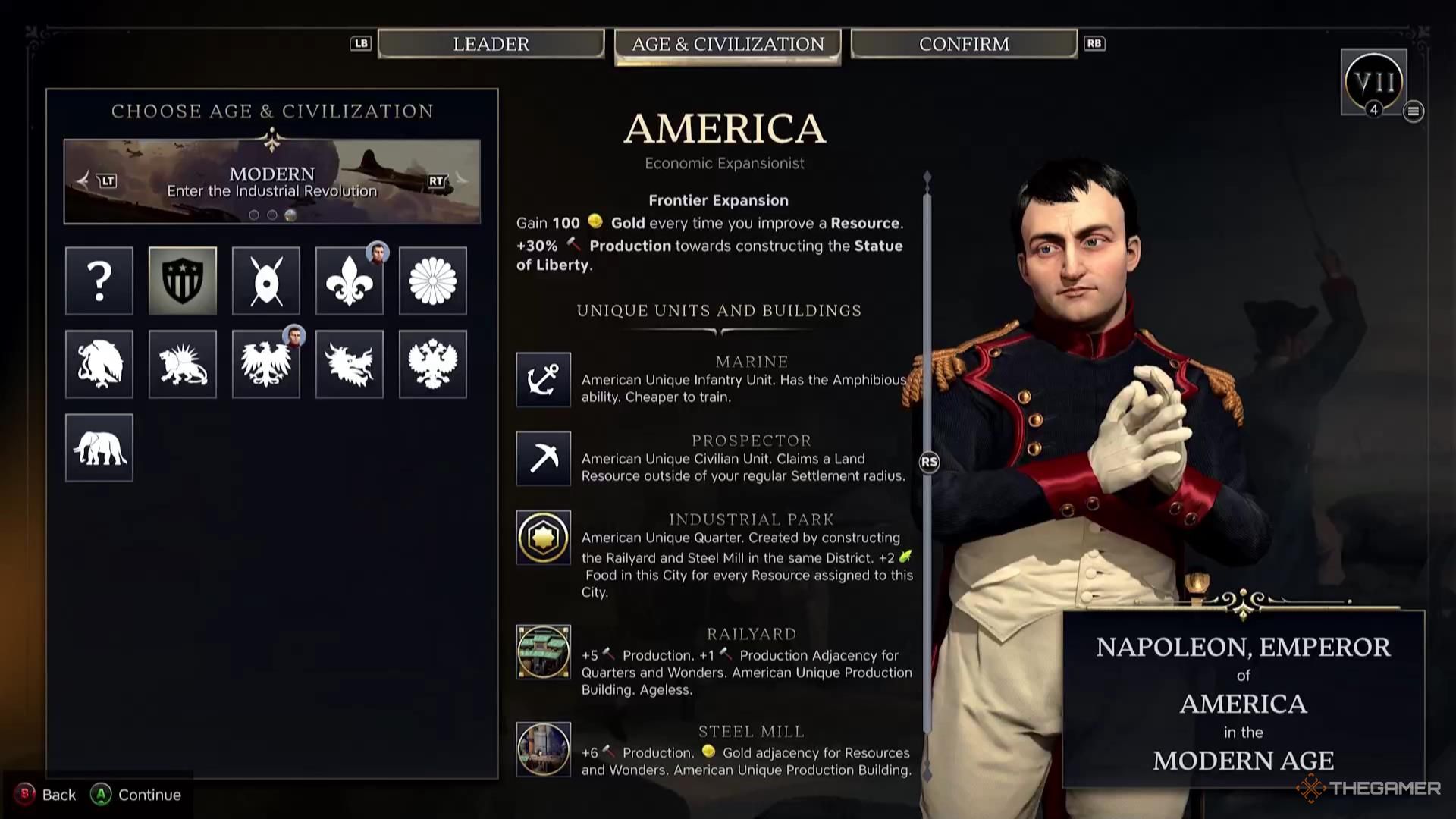The image size is (1456, 819).
Task: Select the fleur-de-lis civilization tile
Action: coord(350,281)
